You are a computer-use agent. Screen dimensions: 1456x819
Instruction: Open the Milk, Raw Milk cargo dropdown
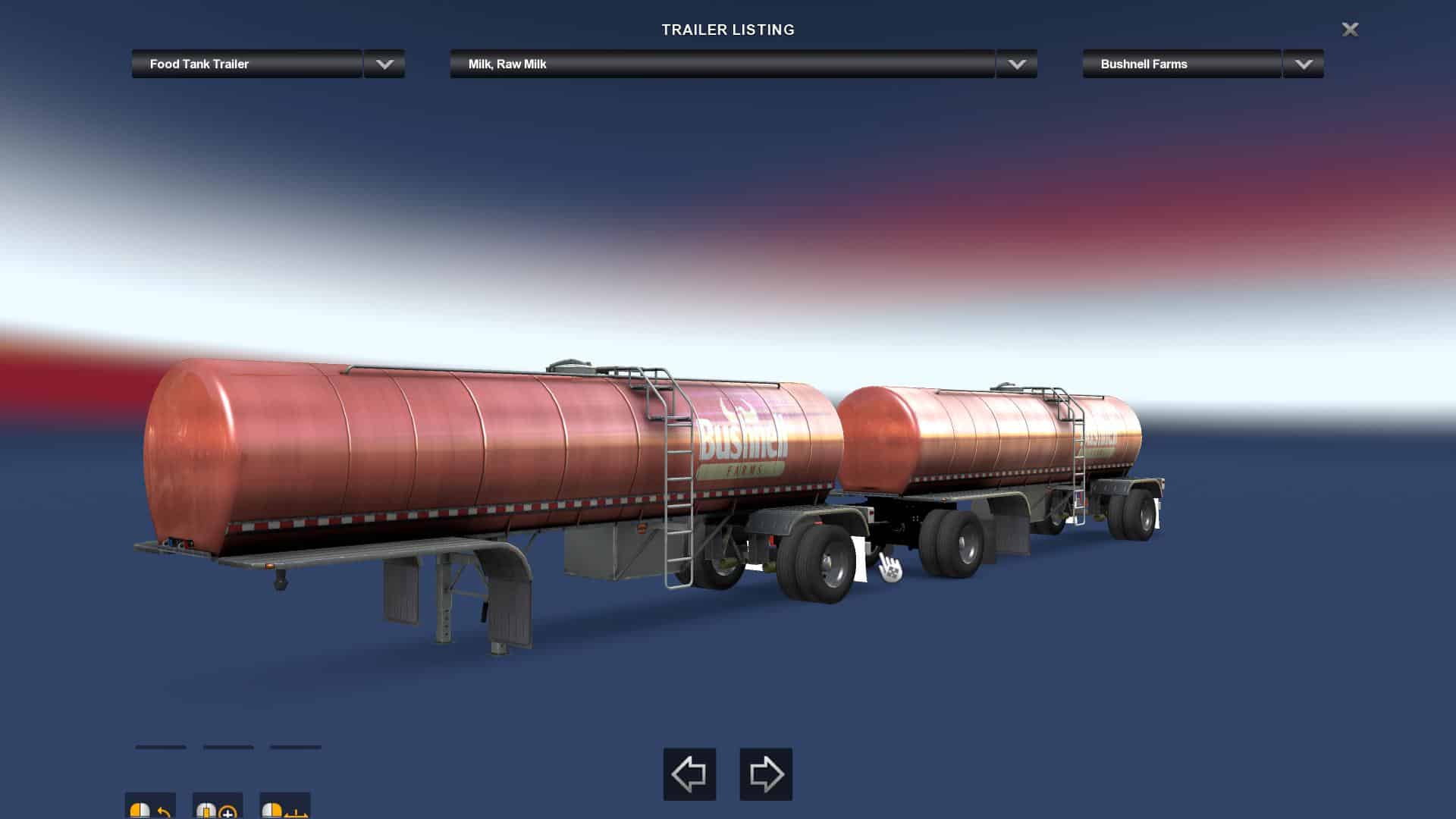[x=720, y=64]
